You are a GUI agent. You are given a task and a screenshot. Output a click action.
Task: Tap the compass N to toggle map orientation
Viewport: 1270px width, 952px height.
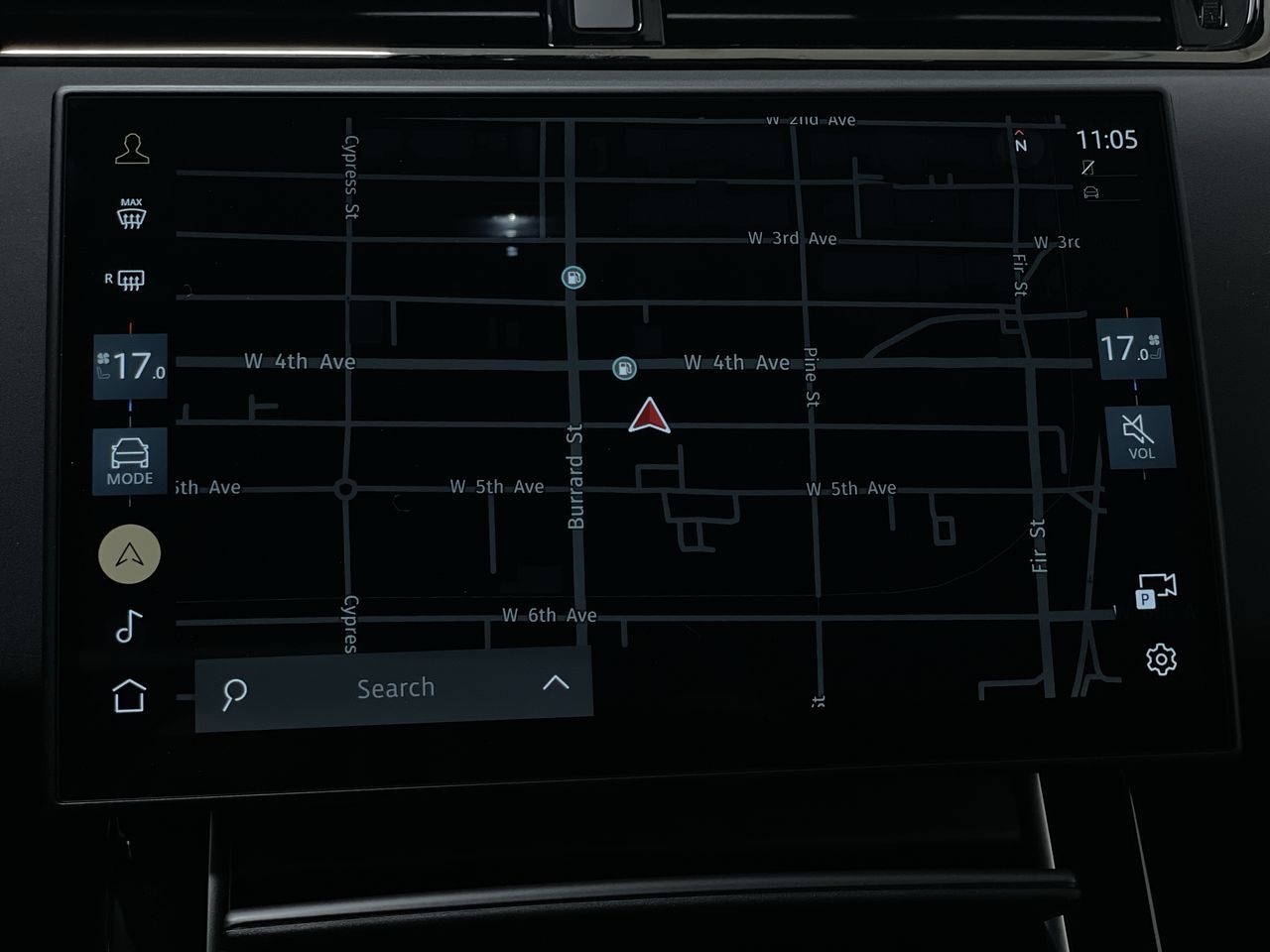pos(1020,142)
